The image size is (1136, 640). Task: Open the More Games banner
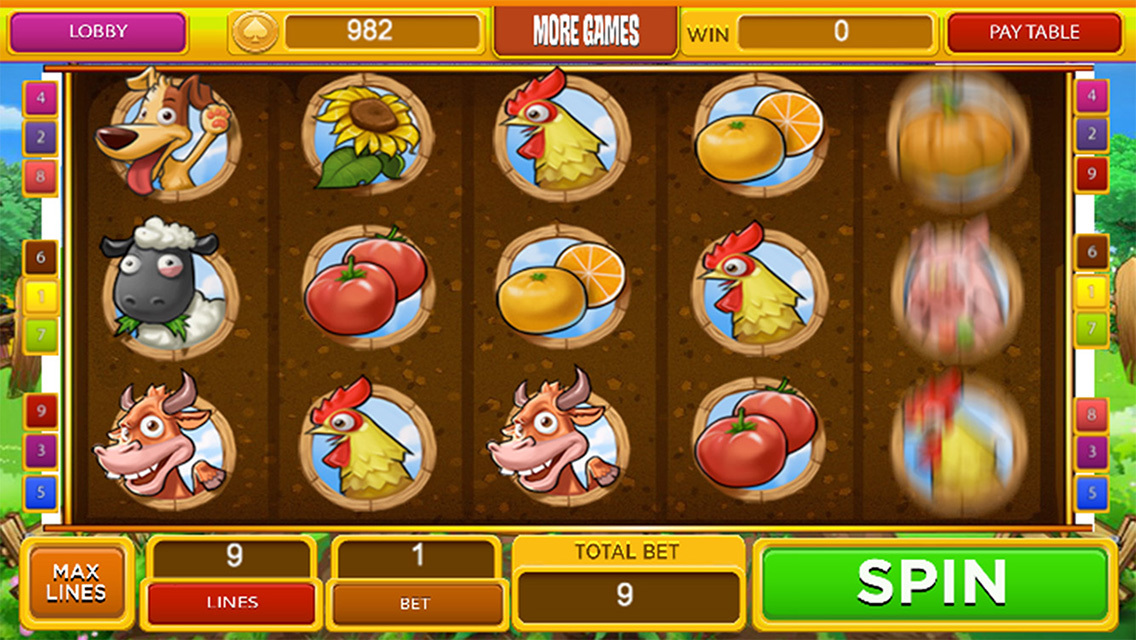pos(585,32)
